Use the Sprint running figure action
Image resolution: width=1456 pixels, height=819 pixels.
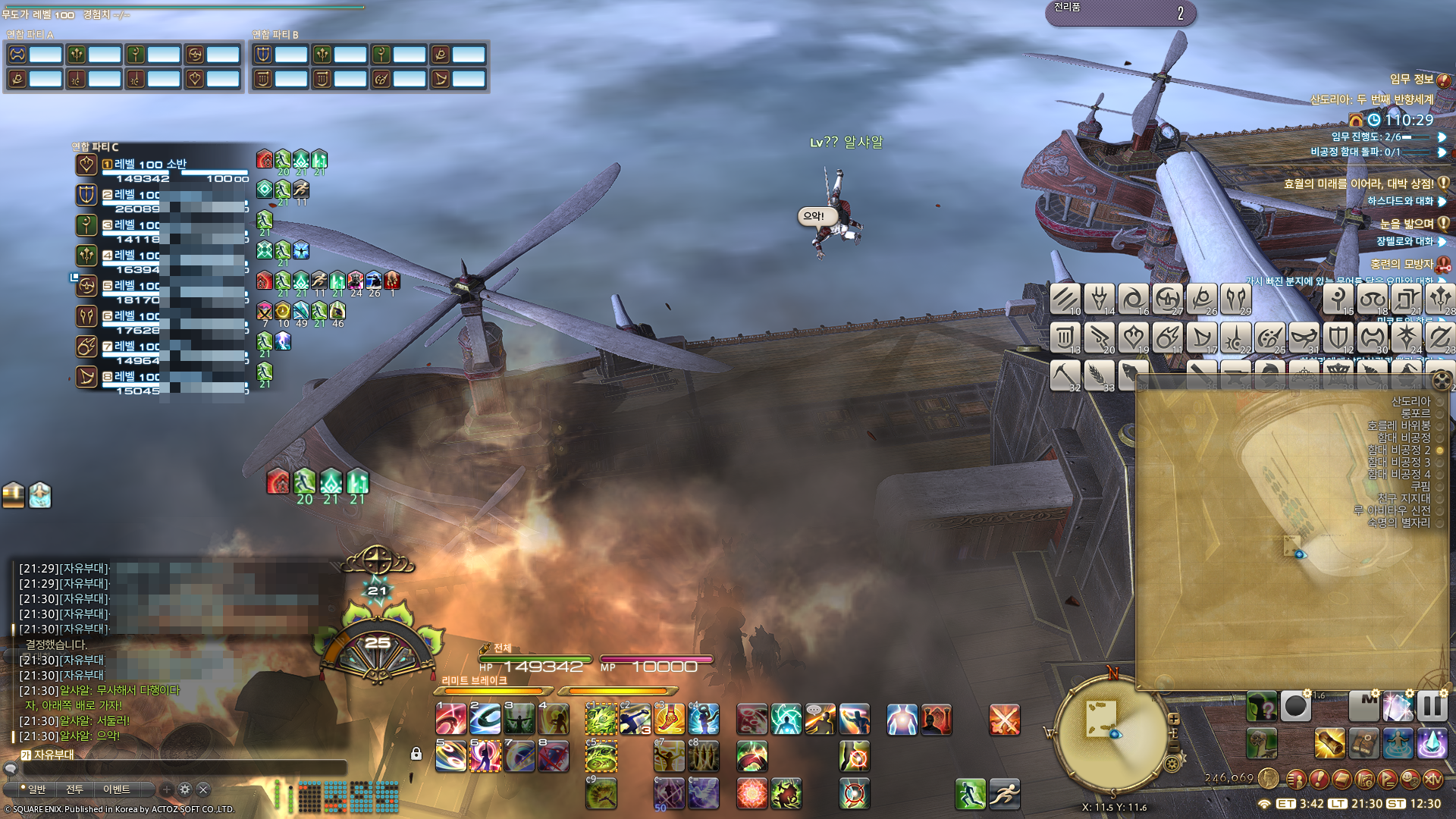click(1004, 794)
